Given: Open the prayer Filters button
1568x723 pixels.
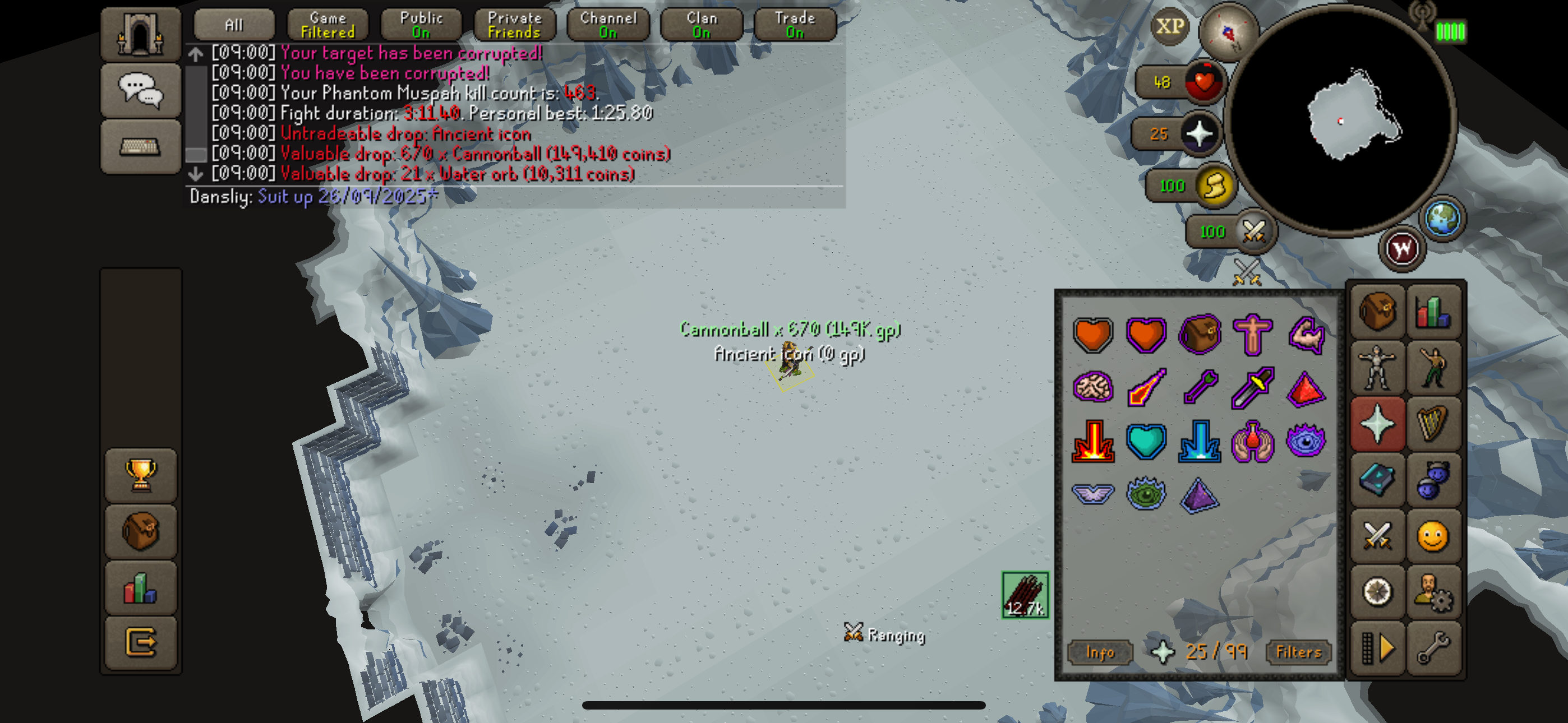Looking at the screenshot, I should pos(1298,652).
